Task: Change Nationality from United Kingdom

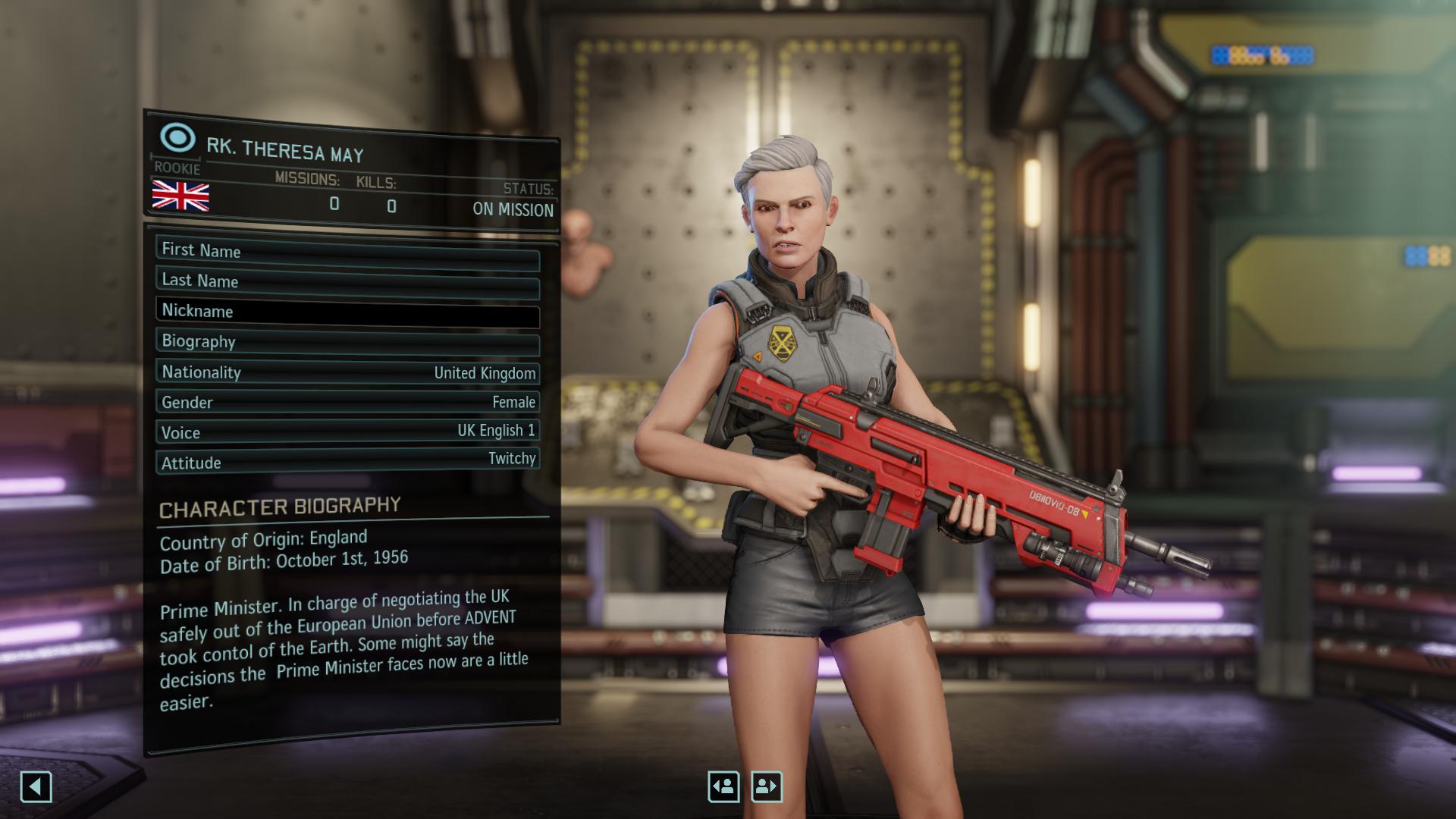Action: tap(347, 372)
